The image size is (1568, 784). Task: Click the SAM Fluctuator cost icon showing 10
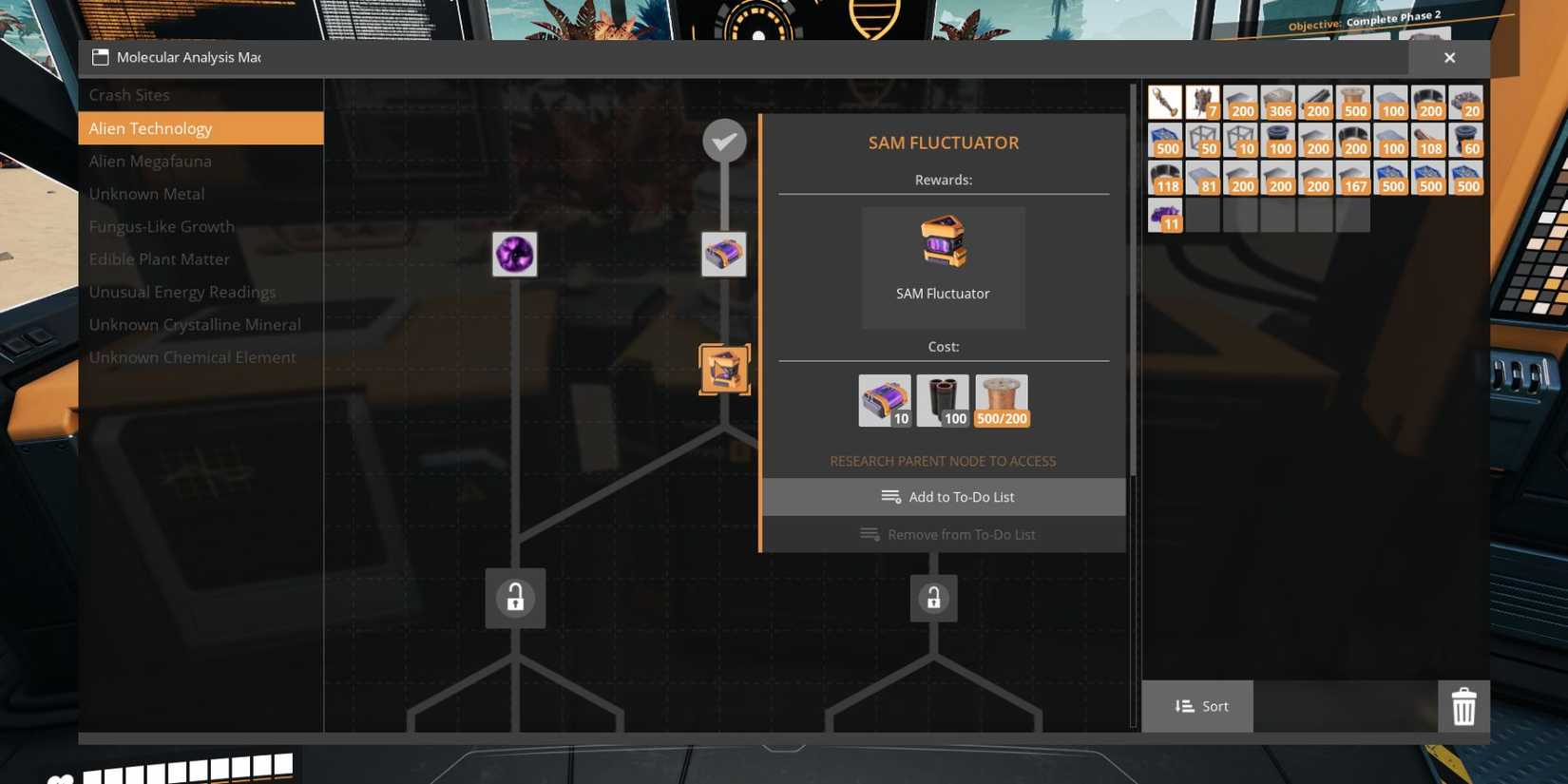[884, 398]
